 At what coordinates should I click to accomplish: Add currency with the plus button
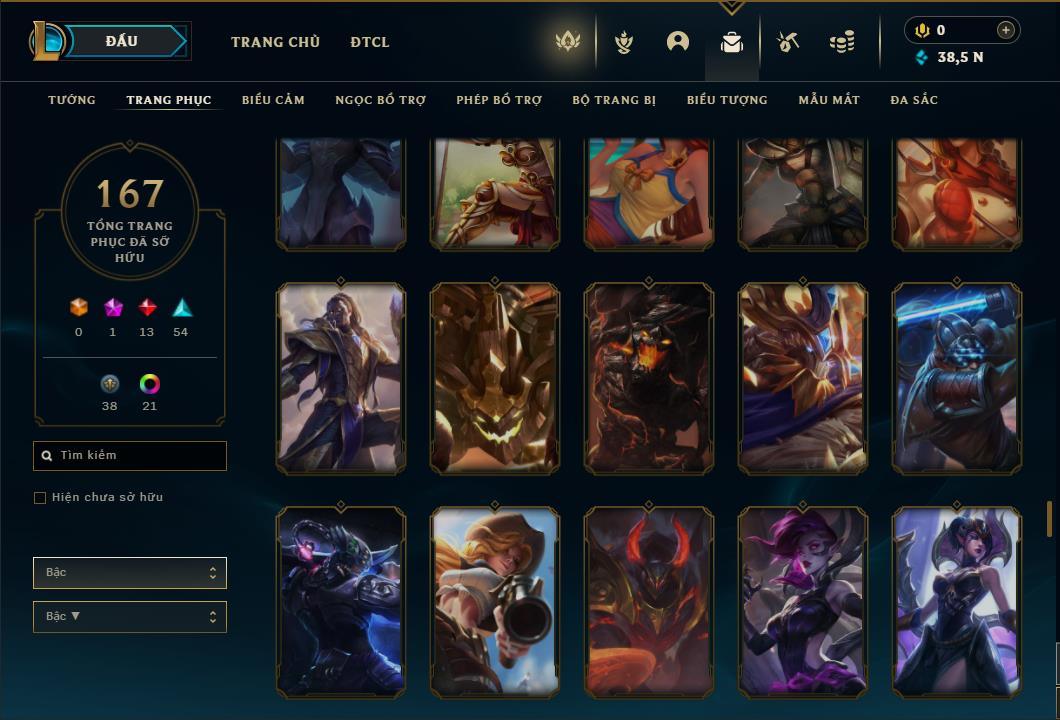(x=1006, y=30)
